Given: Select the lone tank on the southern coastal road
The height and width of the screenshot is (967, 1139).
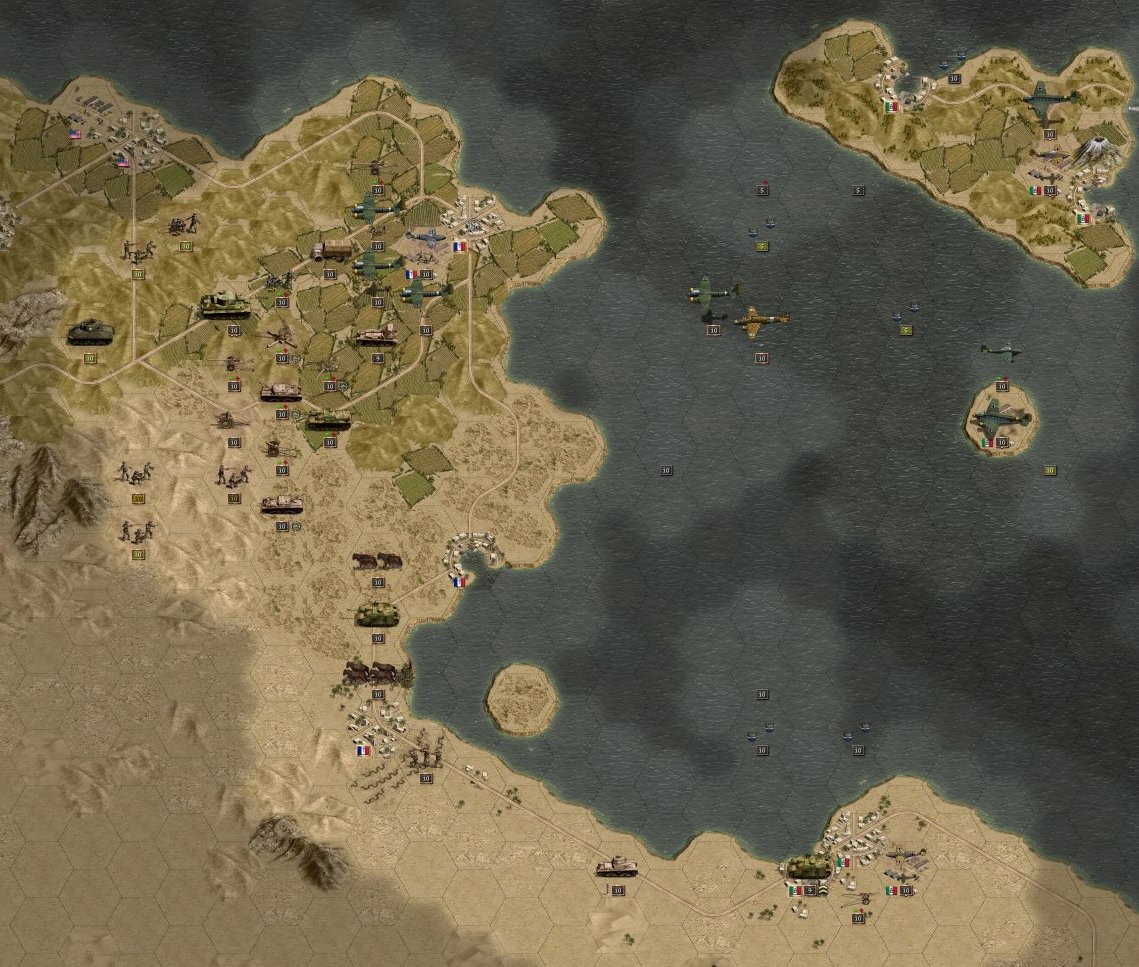Looking at the screenshot, I should (616, 866).
